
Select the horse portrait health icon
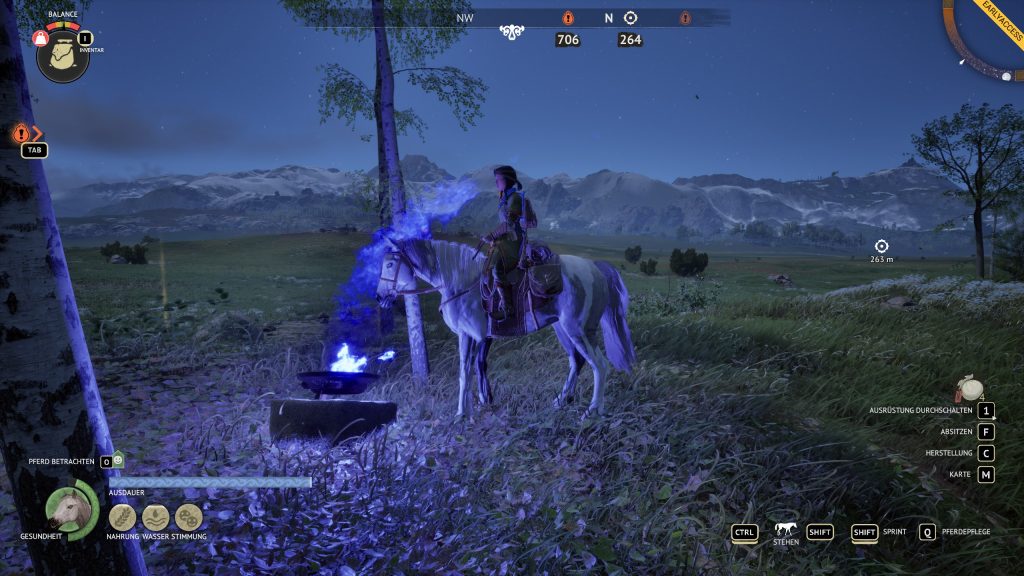pos(70,508)
